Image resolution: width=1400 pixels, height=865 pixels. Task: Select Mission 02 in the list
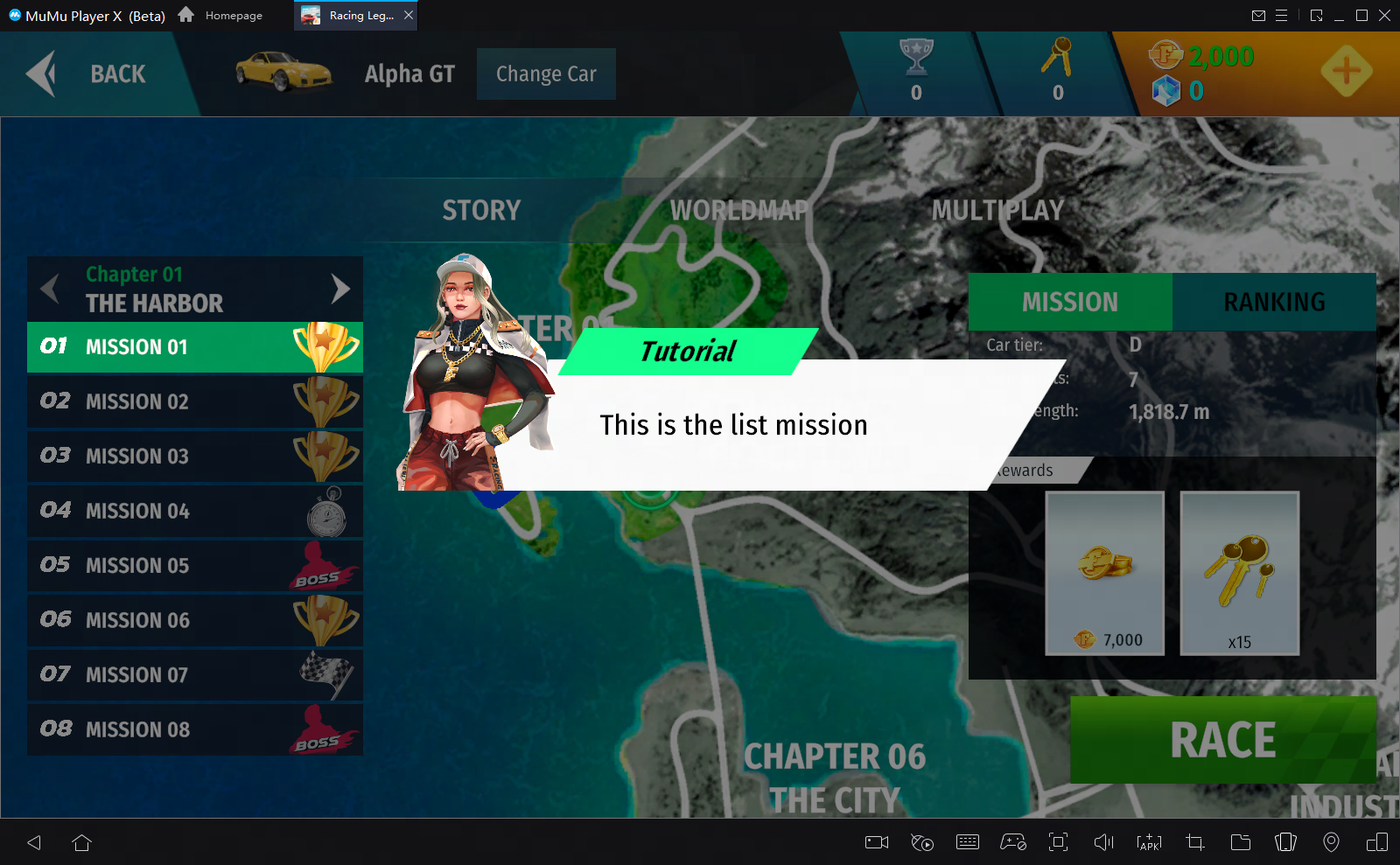tap(194, 402)
